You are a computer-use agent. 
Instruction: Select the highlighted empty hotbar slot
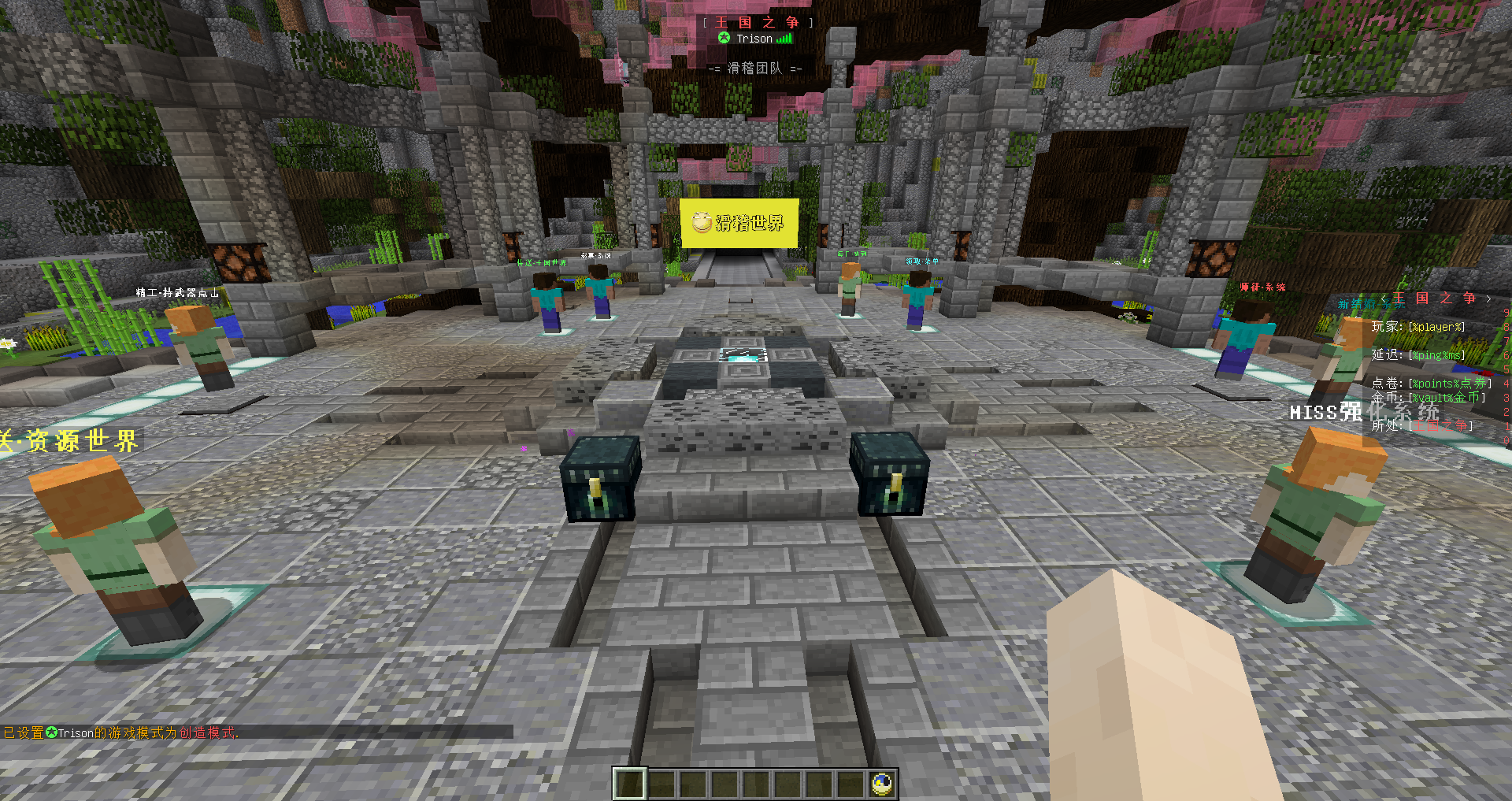click(629, 784)
